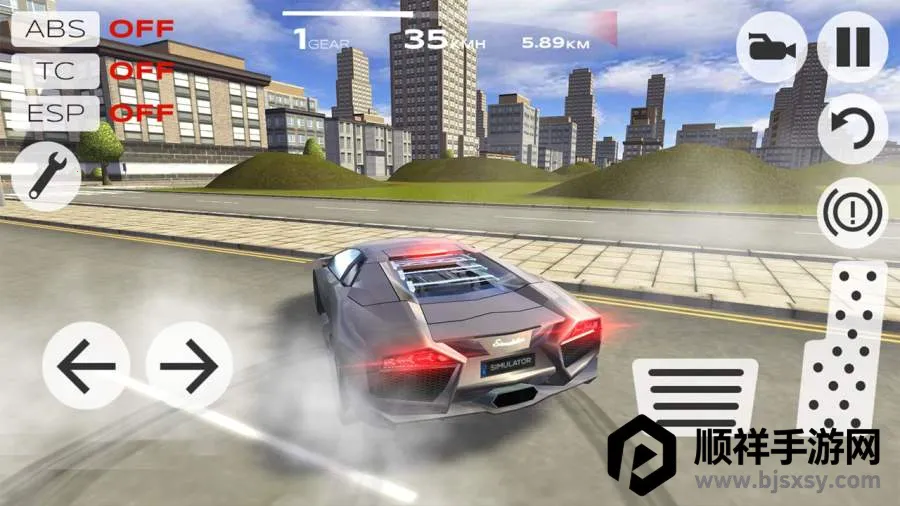The height and width of the screenshot is (506, 900).
Task: Pause the game
Action: tap(852, 47)
